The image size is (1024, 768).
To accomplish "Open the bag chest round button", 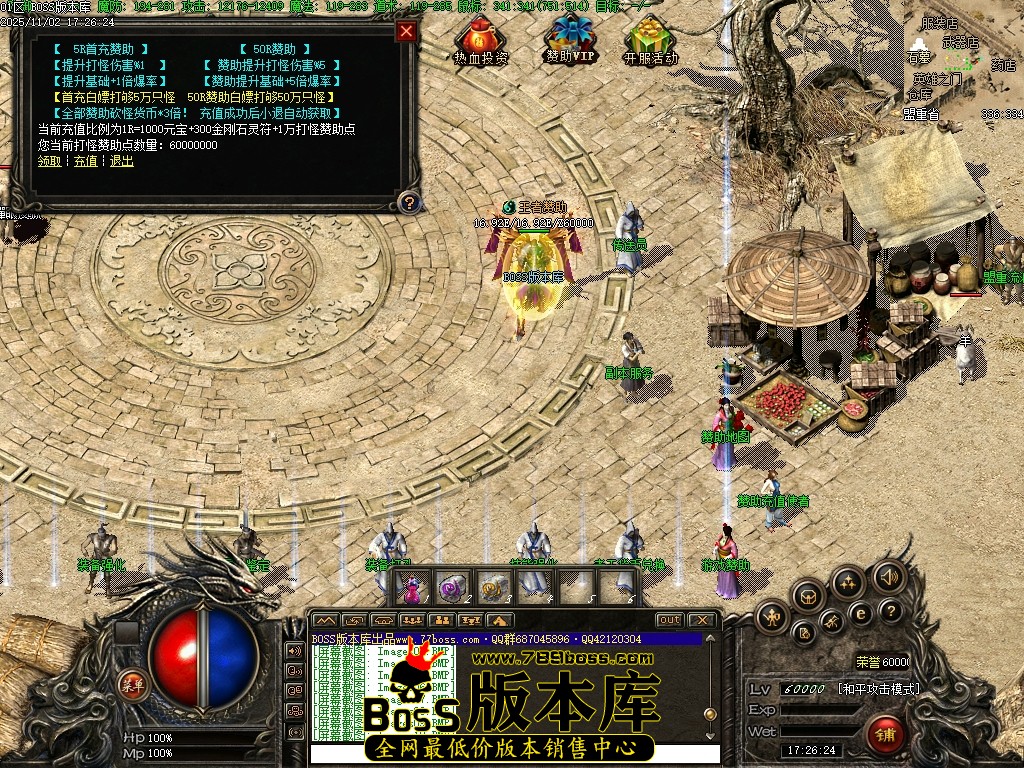I will tap(808, 596).
